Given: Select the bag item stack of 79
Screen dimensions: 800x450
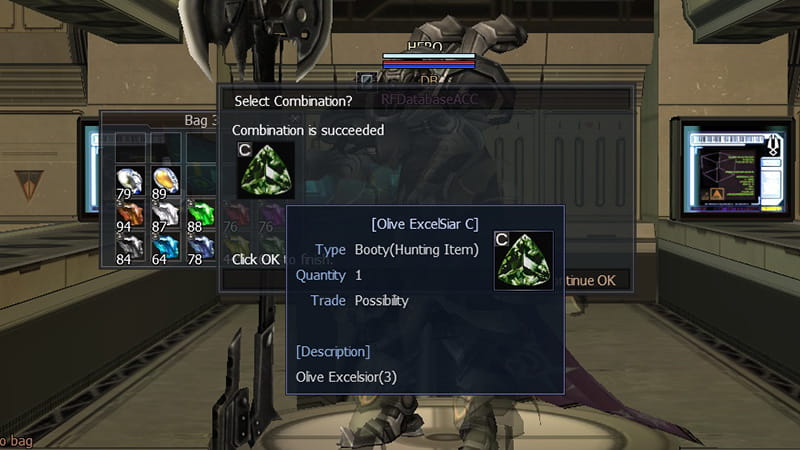Looking at the screenshot, I should pyautogui.click(x=128, y=182).
